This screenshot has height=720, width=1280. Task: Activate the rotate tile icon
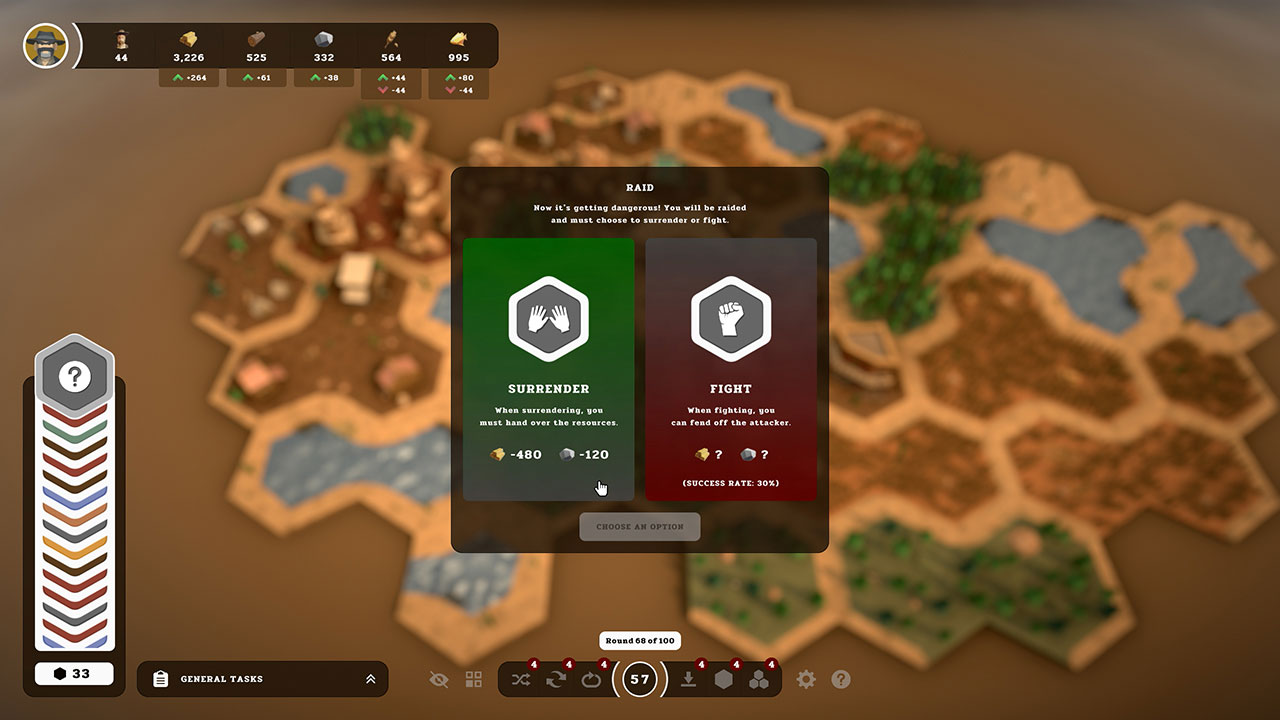tap(591, 679)
